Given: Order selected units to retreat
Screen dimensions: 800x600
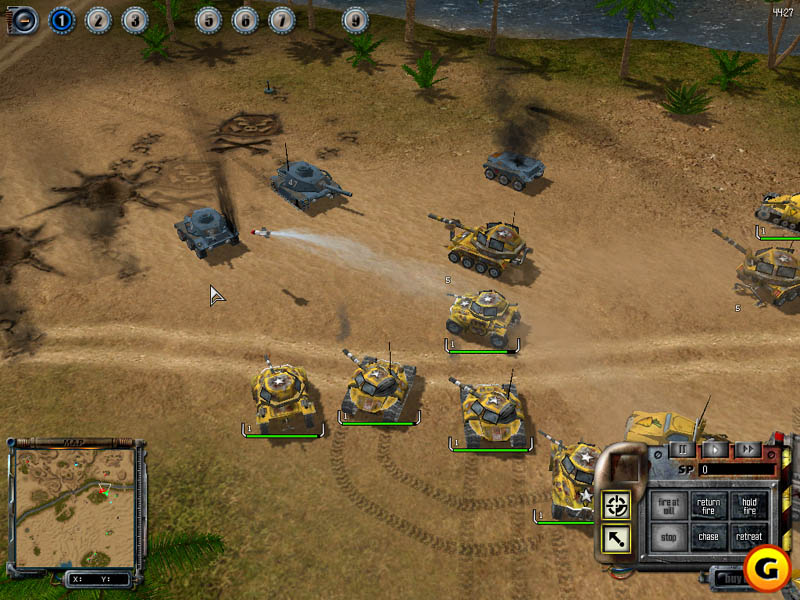Looking at the screenshot, I should (x=748, y=537).
